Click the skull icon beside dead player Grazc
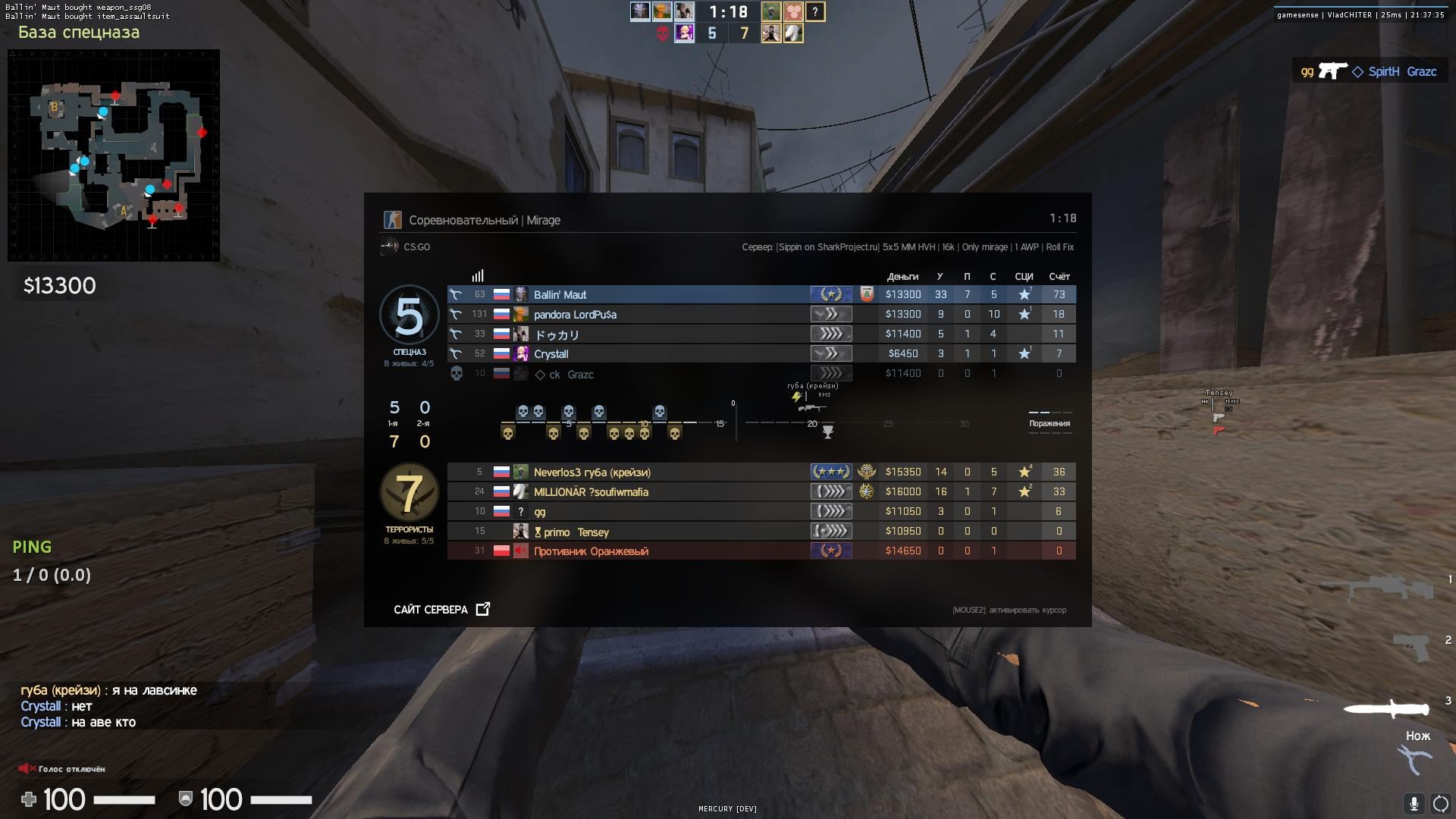The height and width of the screenshot is (819, 1456). pyautogui.click(x=456, y=373)
